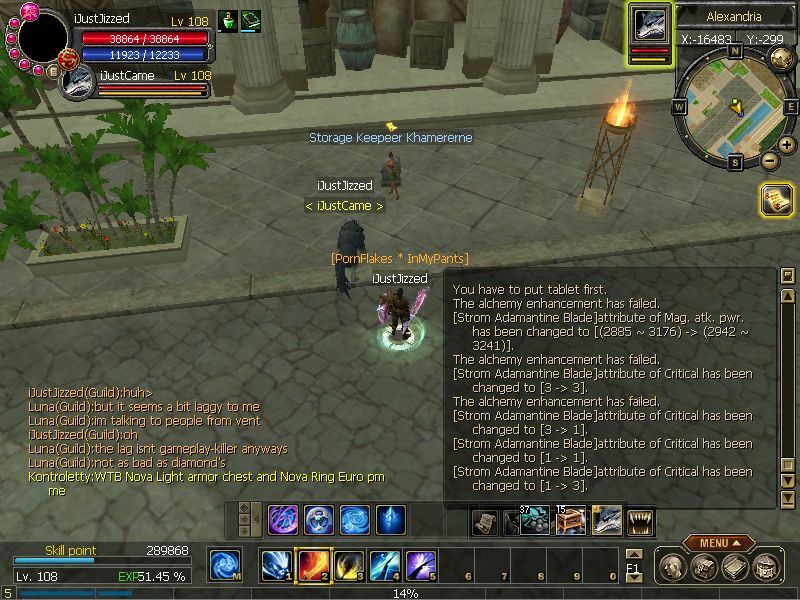Image resolution: width=800 pixels, height=600 pixels.
Task: Select the green potion buff icon
Action: tap(227, 21)
